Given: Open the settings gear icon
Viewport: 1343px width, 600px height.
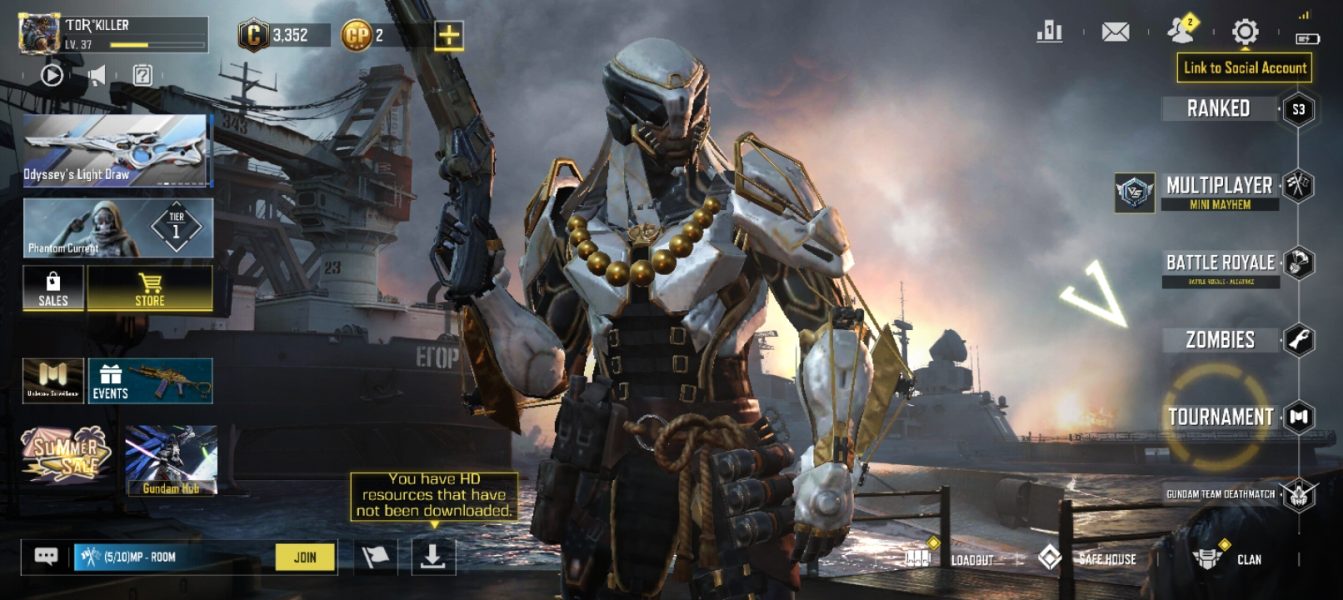Looking at the screenshot, I should point(1245,32).
